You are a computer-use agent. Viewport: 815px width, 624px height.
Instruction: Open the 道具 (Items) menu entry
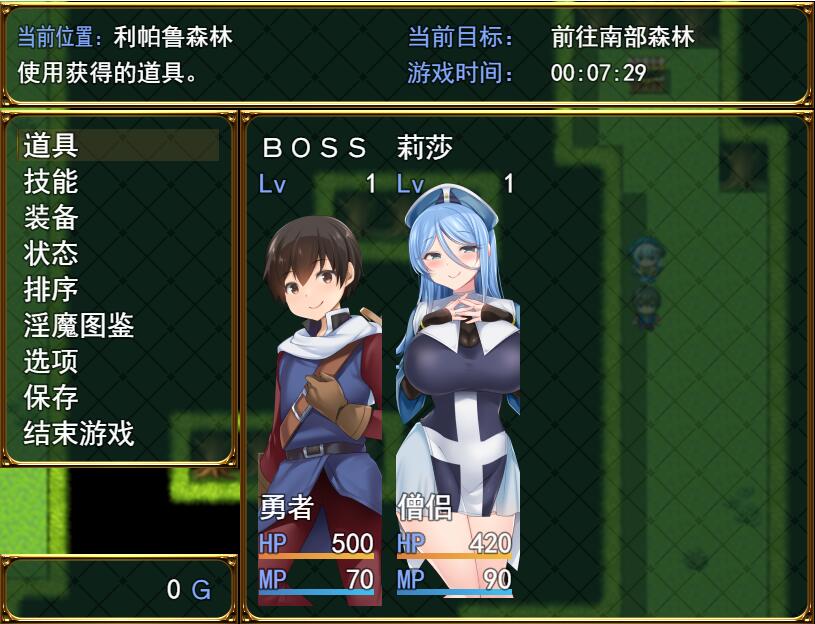(52, 146)
